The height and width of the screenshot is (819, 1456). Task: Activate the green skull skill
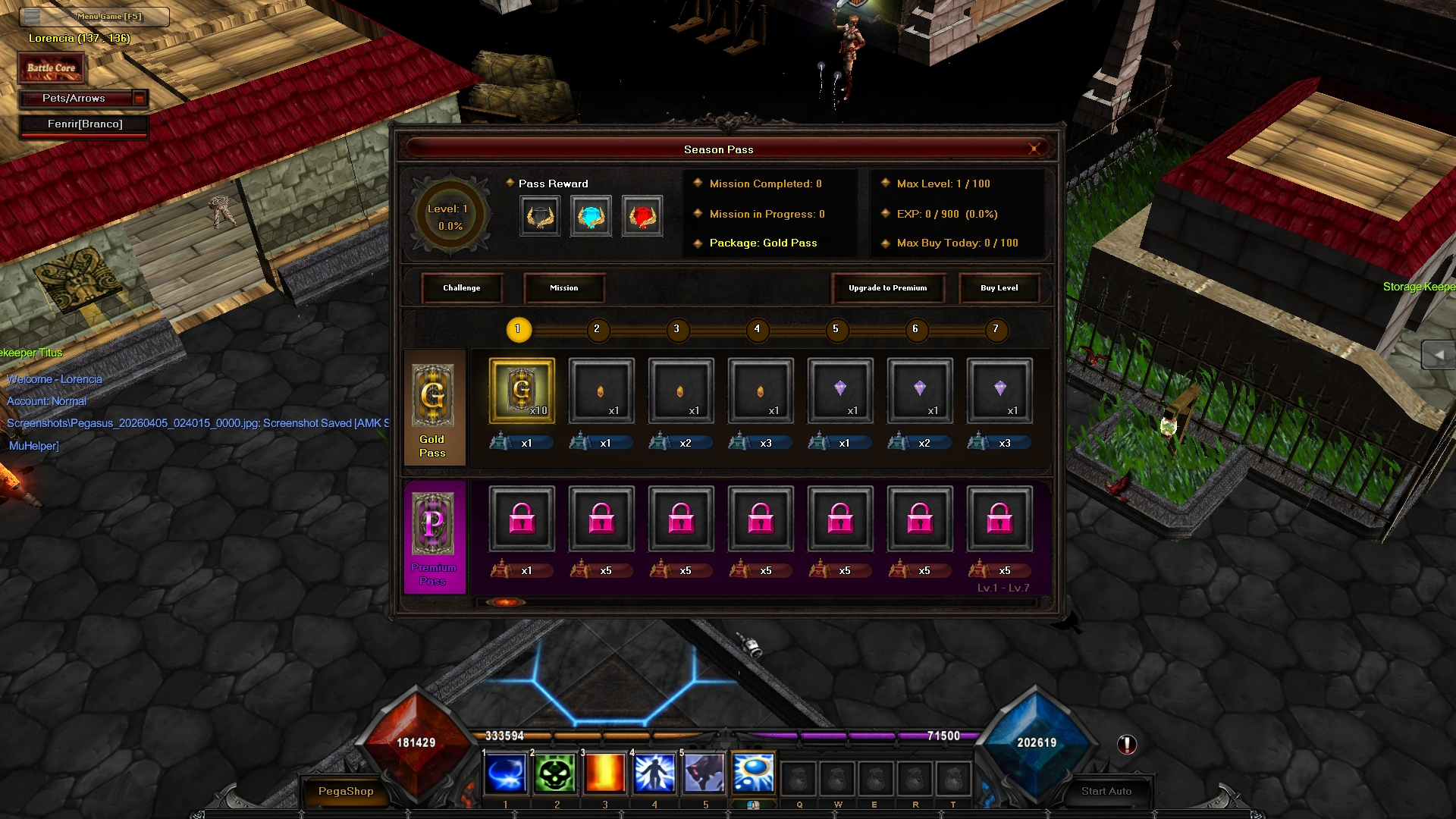pos(555,774)
